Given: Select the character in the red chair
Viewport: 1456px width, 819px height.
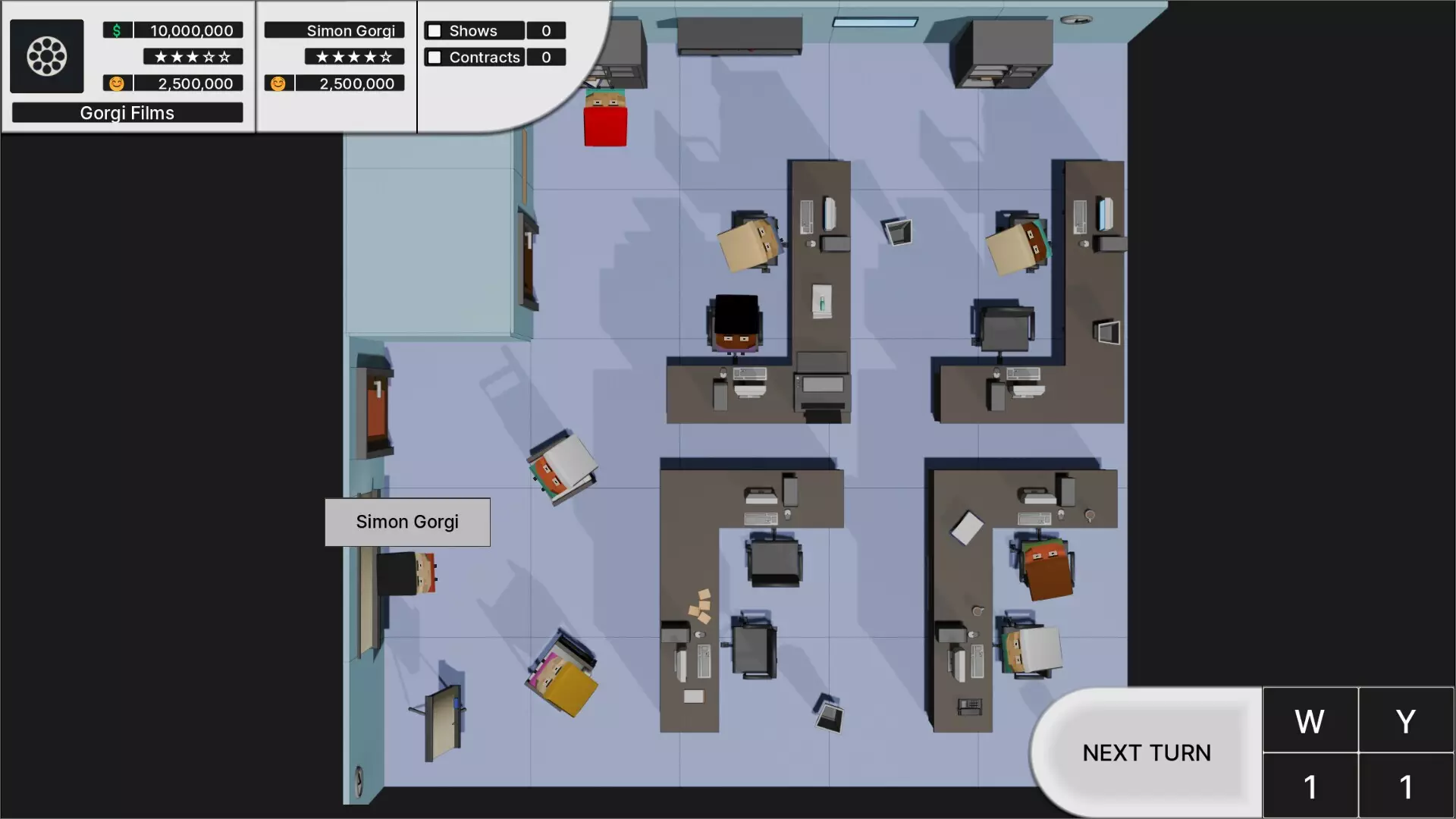Looking at the screenshot, I should (604, 118).
